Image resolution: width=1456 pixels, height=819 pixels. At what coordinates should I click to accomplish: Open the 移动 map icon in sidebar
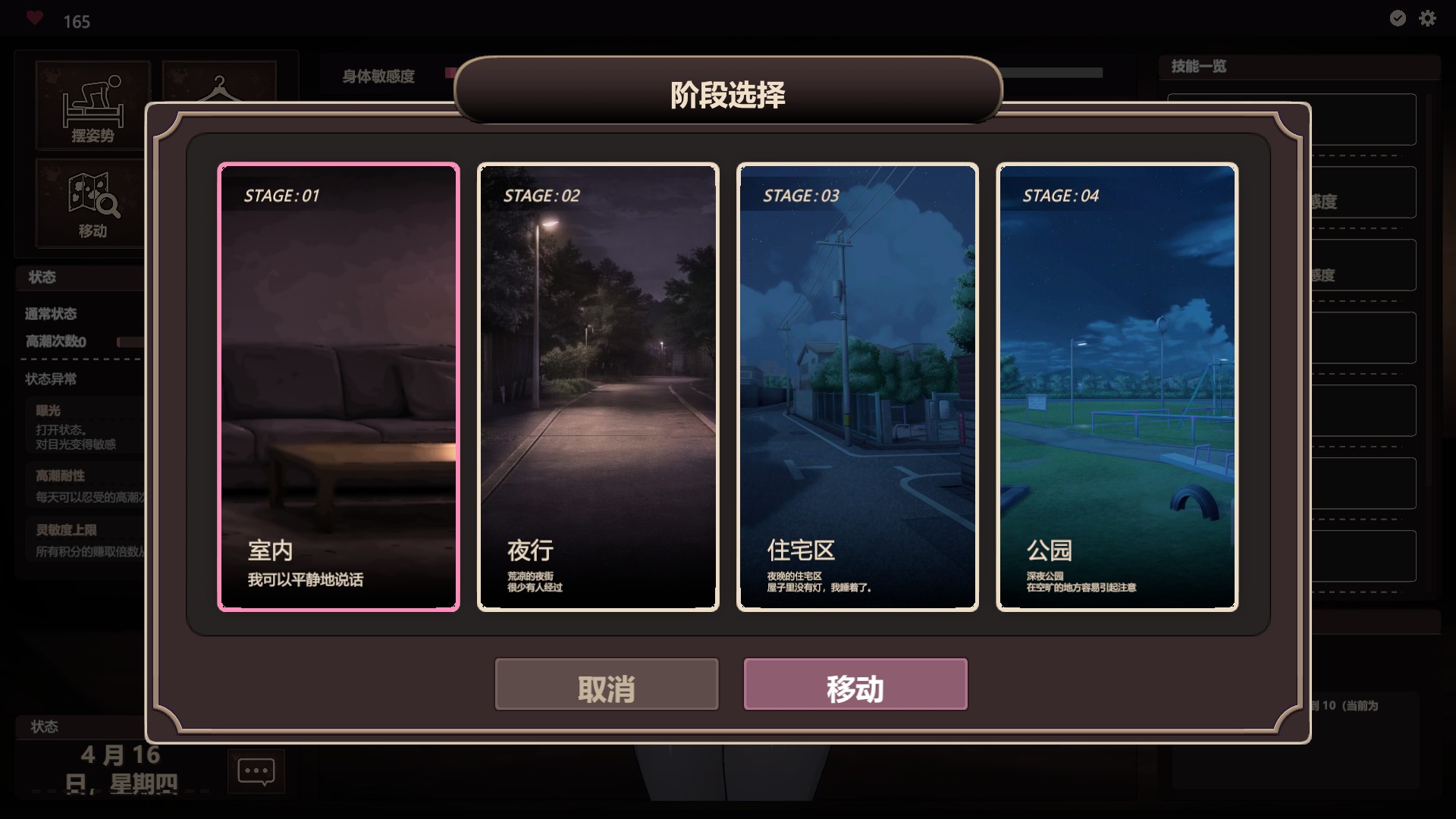(x=93, y=203)
